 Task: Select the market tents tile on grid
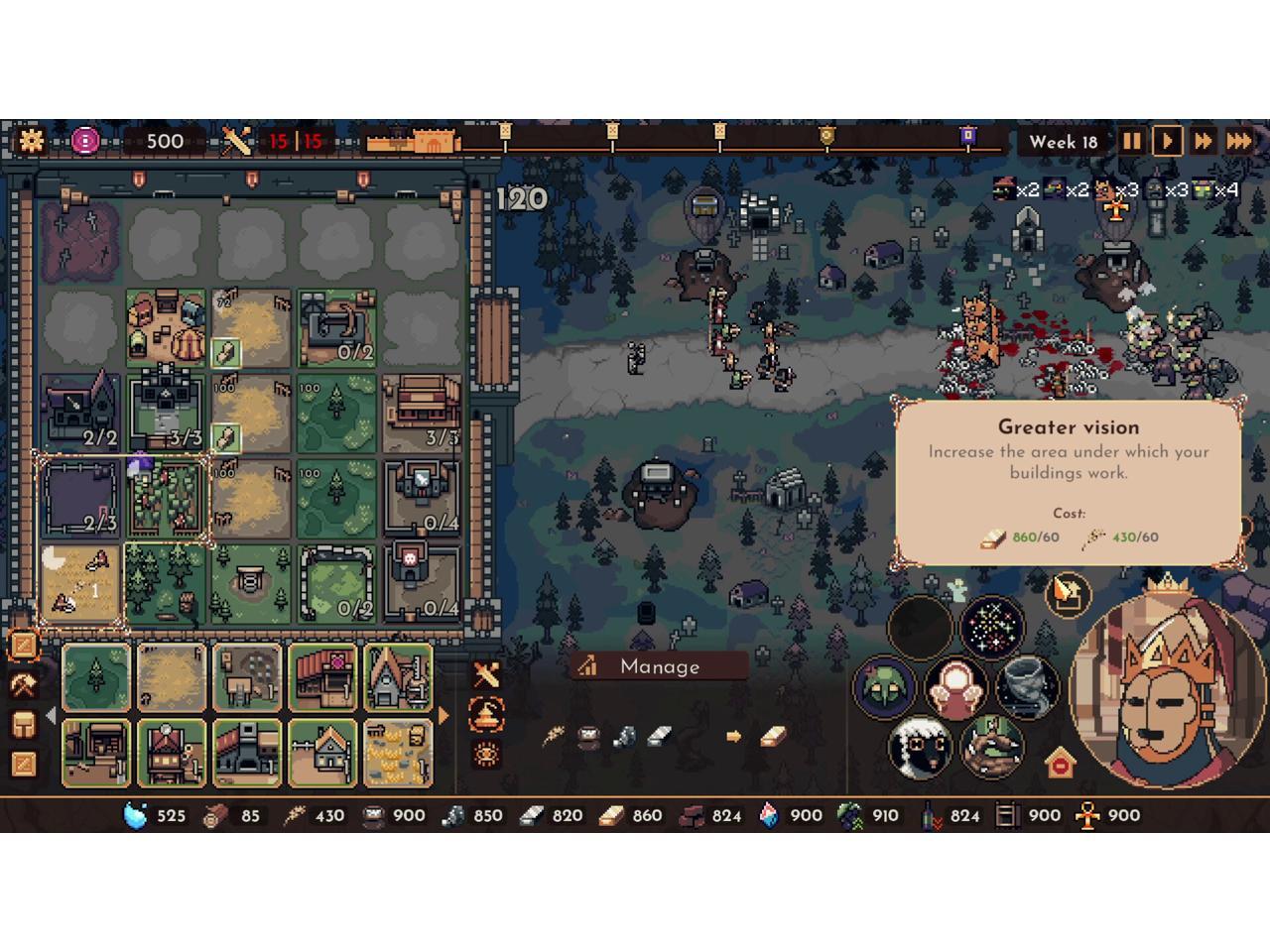[166, 326]
